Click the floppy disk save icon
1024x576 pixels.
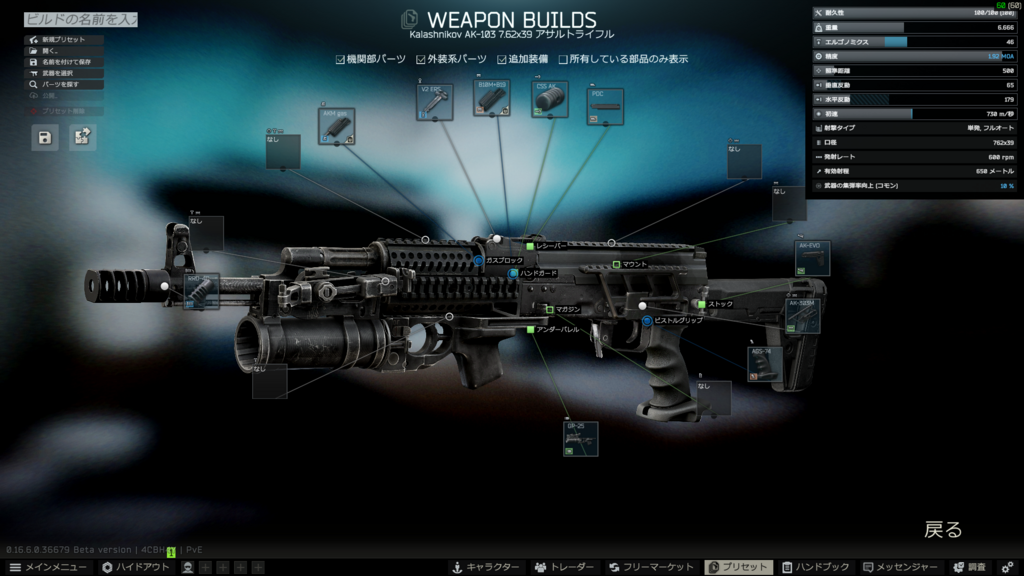pyautogui.click(x=45, y=138)
